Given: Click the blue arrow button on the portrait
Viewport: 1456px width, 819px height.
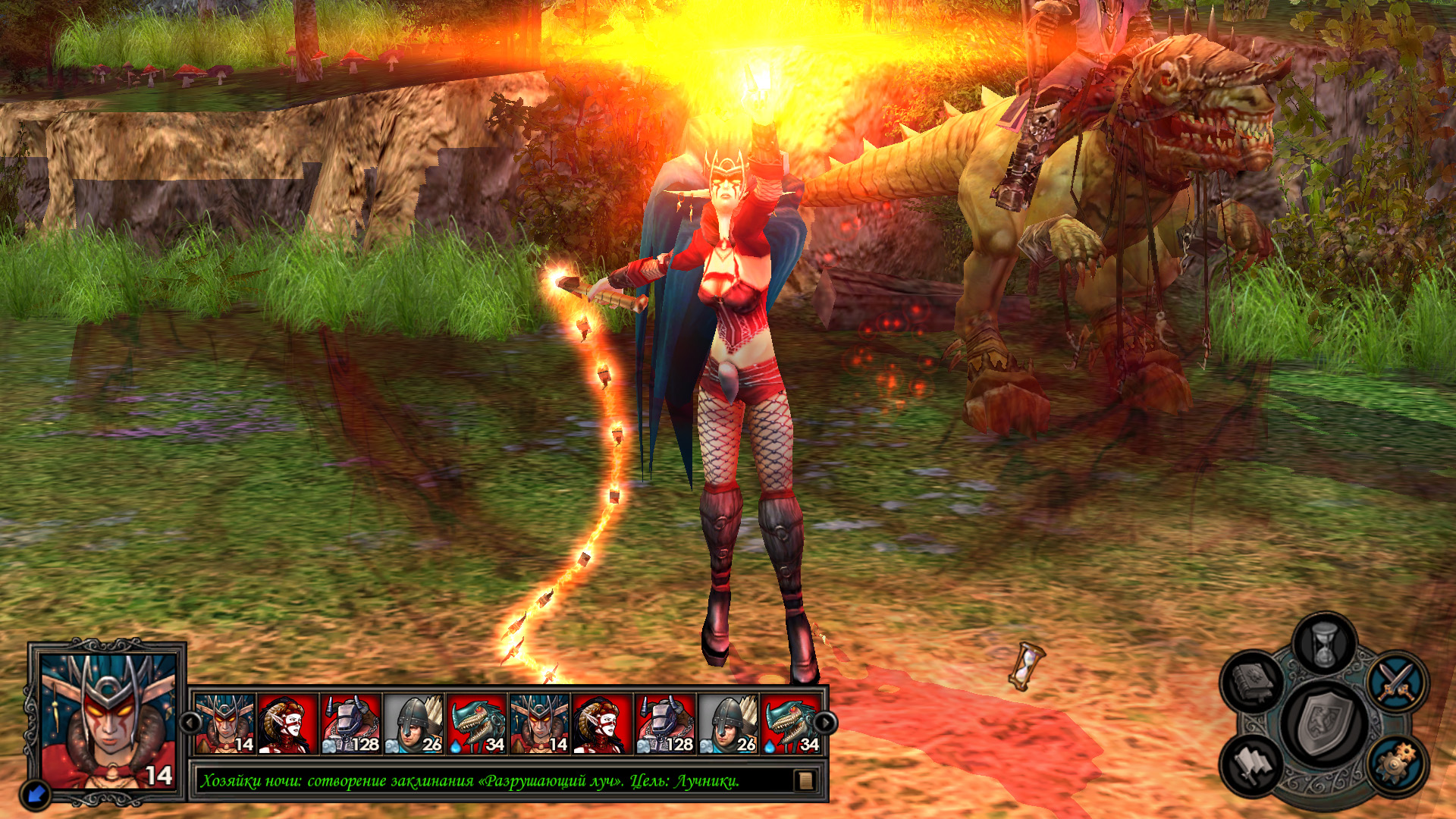Looking at the screenshot, I should pos(36,794).
